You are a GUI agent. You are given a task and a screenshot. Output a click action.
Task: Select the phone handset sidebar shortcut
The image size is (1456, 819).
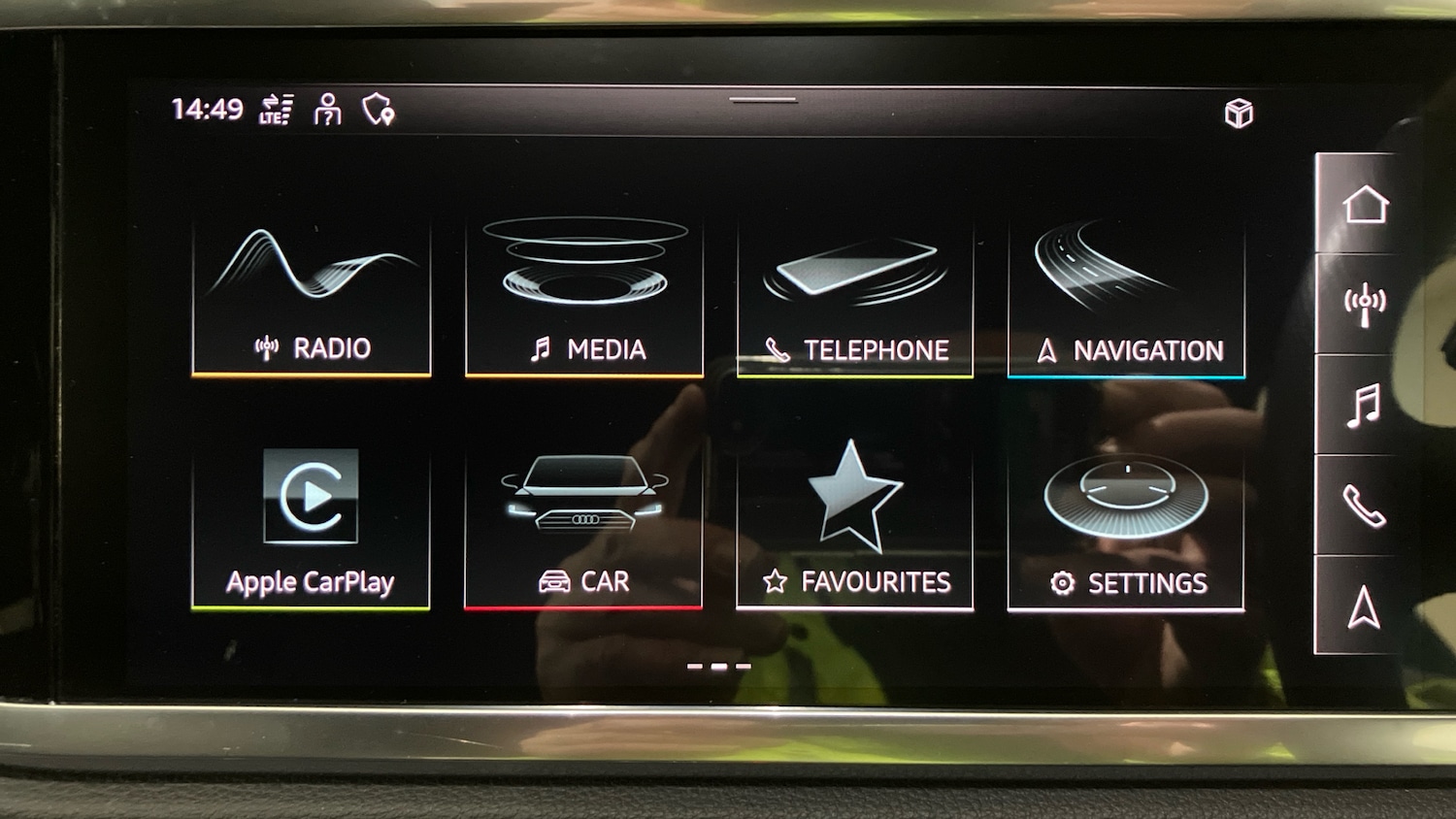[1365, 506]
